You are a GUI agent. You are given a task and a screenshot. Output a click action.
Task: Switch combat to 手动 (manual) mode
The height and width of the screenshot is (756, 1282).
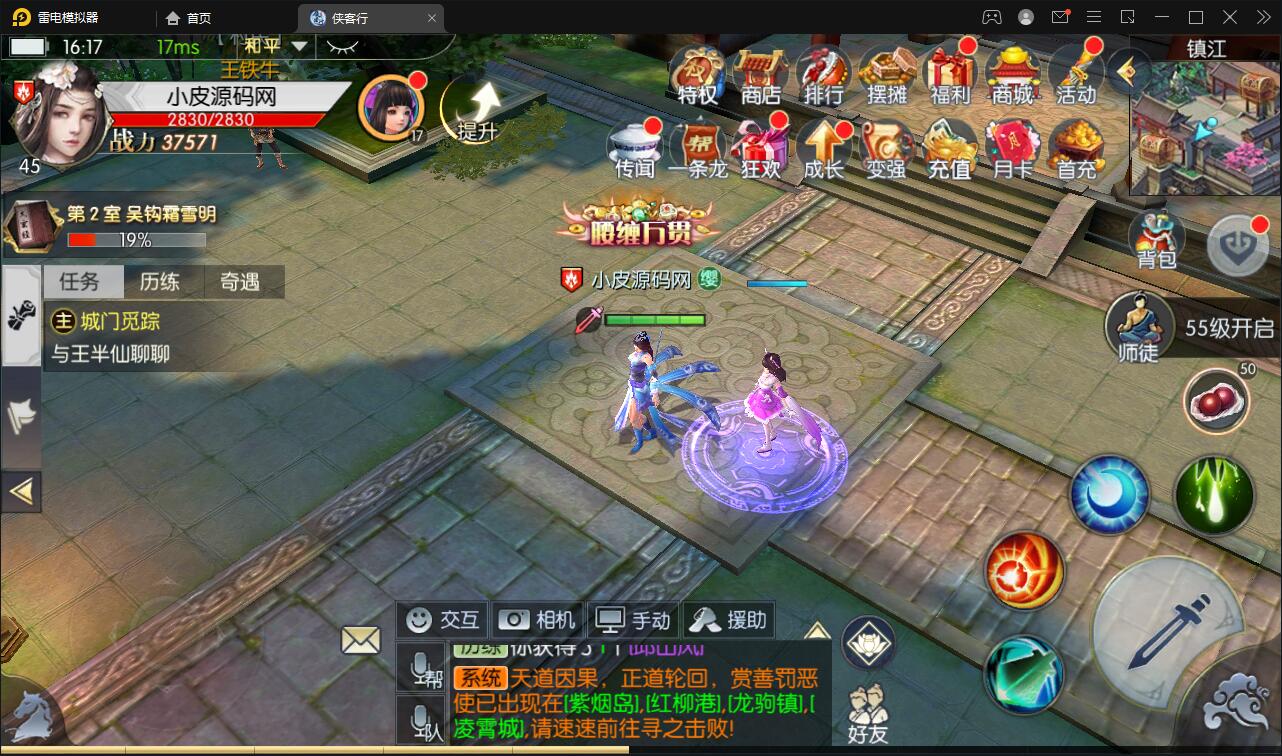click(632, 619)
